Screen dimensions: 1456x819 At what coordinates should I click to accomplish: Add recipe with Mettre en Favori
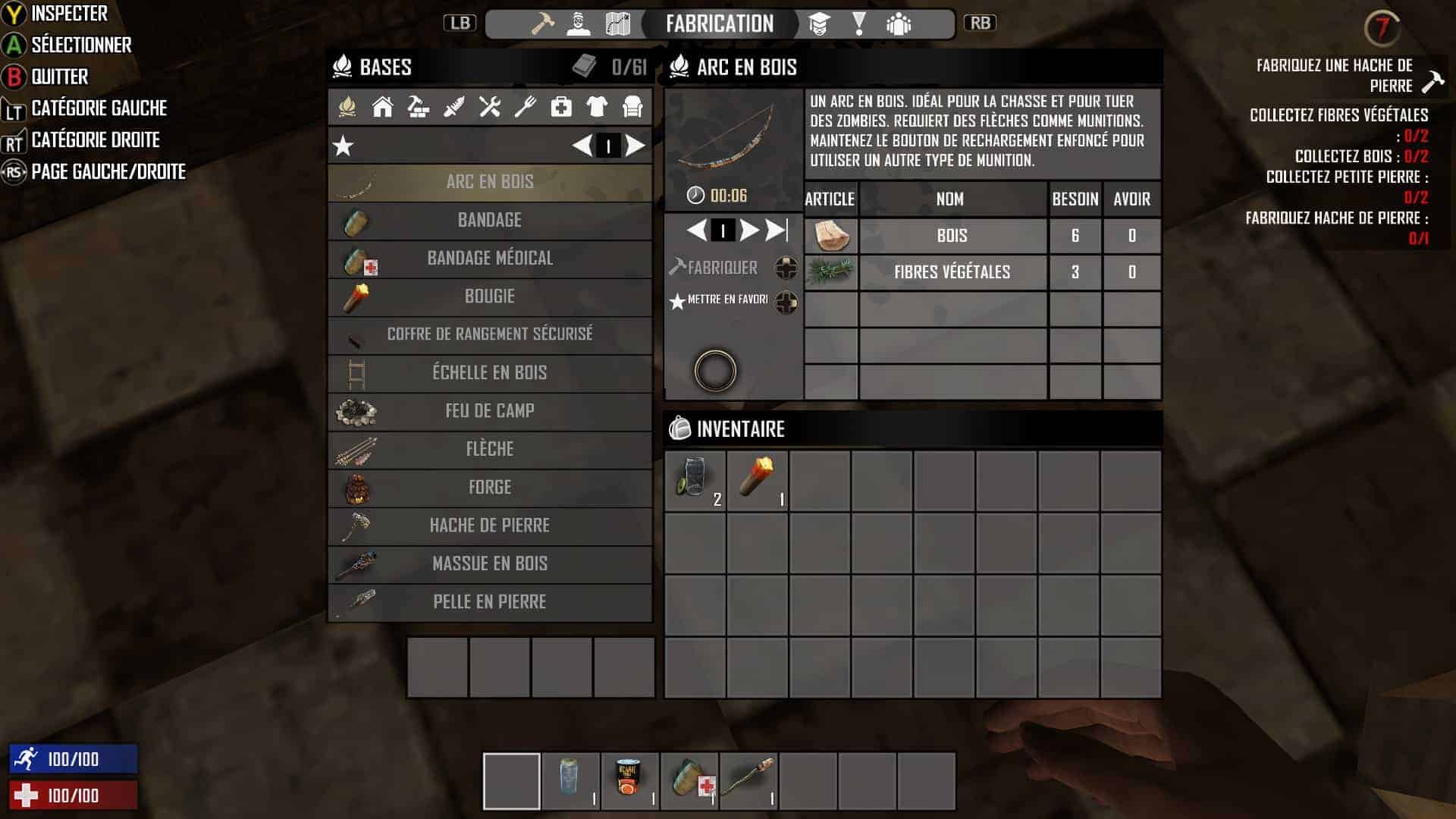[726, 300]
